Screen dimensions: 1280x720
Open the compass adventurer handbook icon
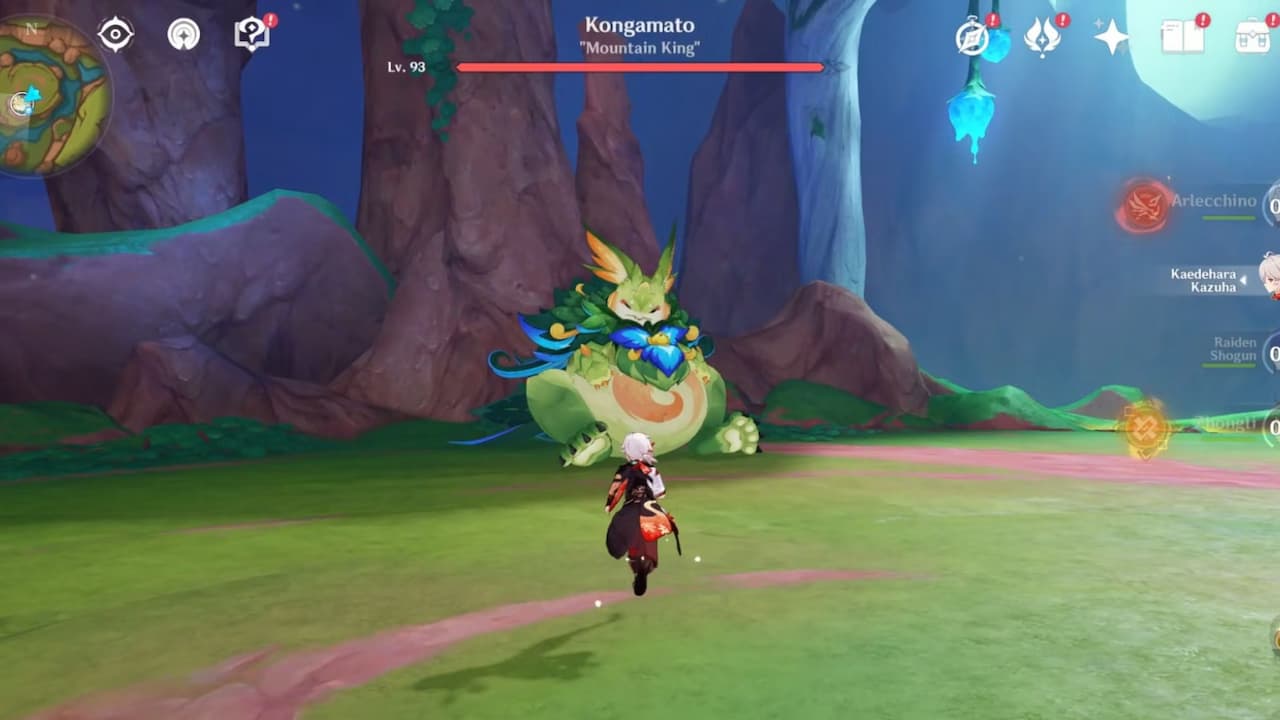[972, 37]
